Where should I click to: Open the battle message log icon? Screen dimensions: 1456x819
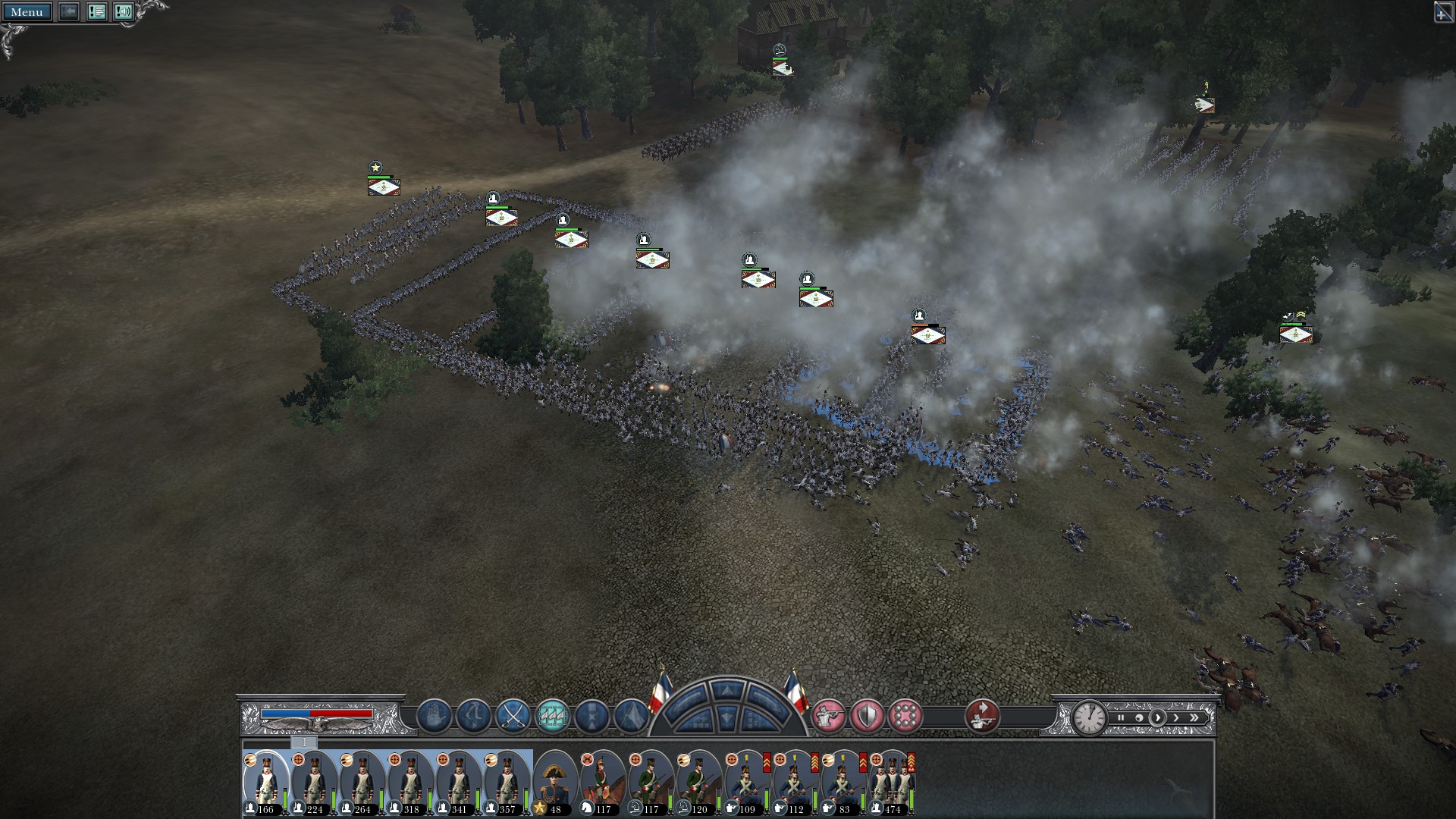coord(96,12)
